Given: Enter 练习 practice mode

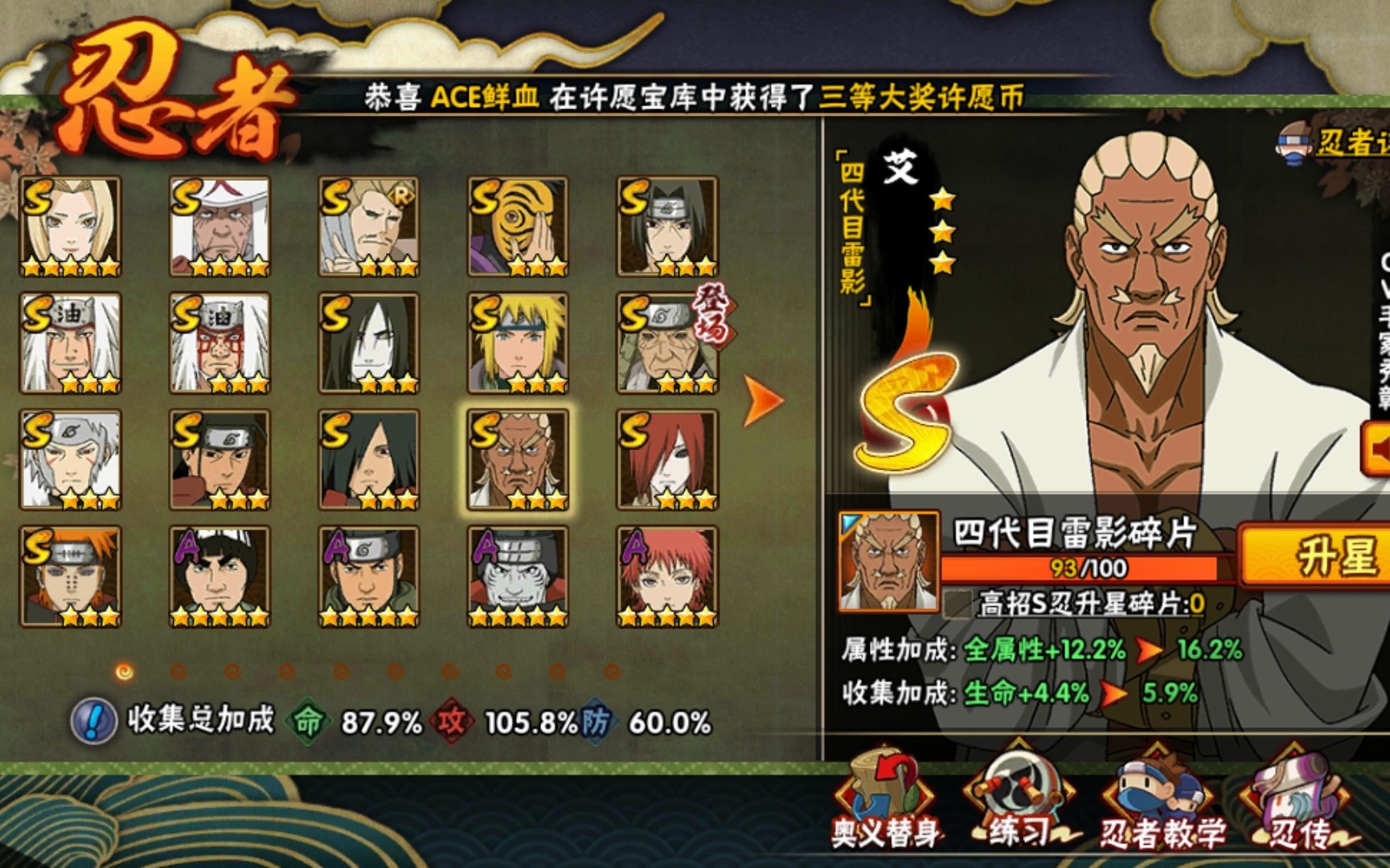Looking at the screenshot, I should pyautogui.click(x=1019, y=800).
